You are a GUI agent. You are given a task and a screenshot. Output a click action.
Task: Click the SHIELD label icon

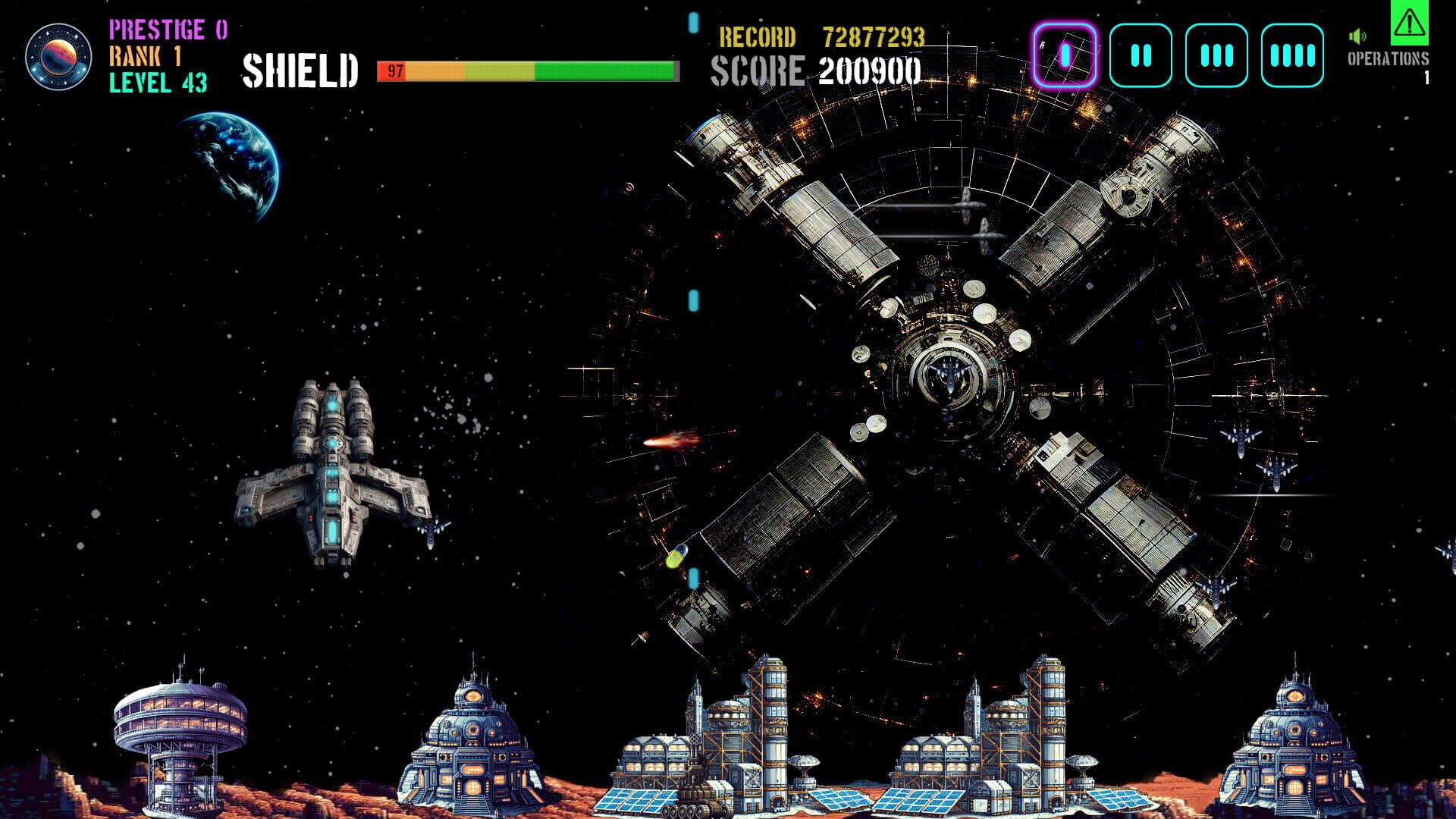click(x=300, y=71)
